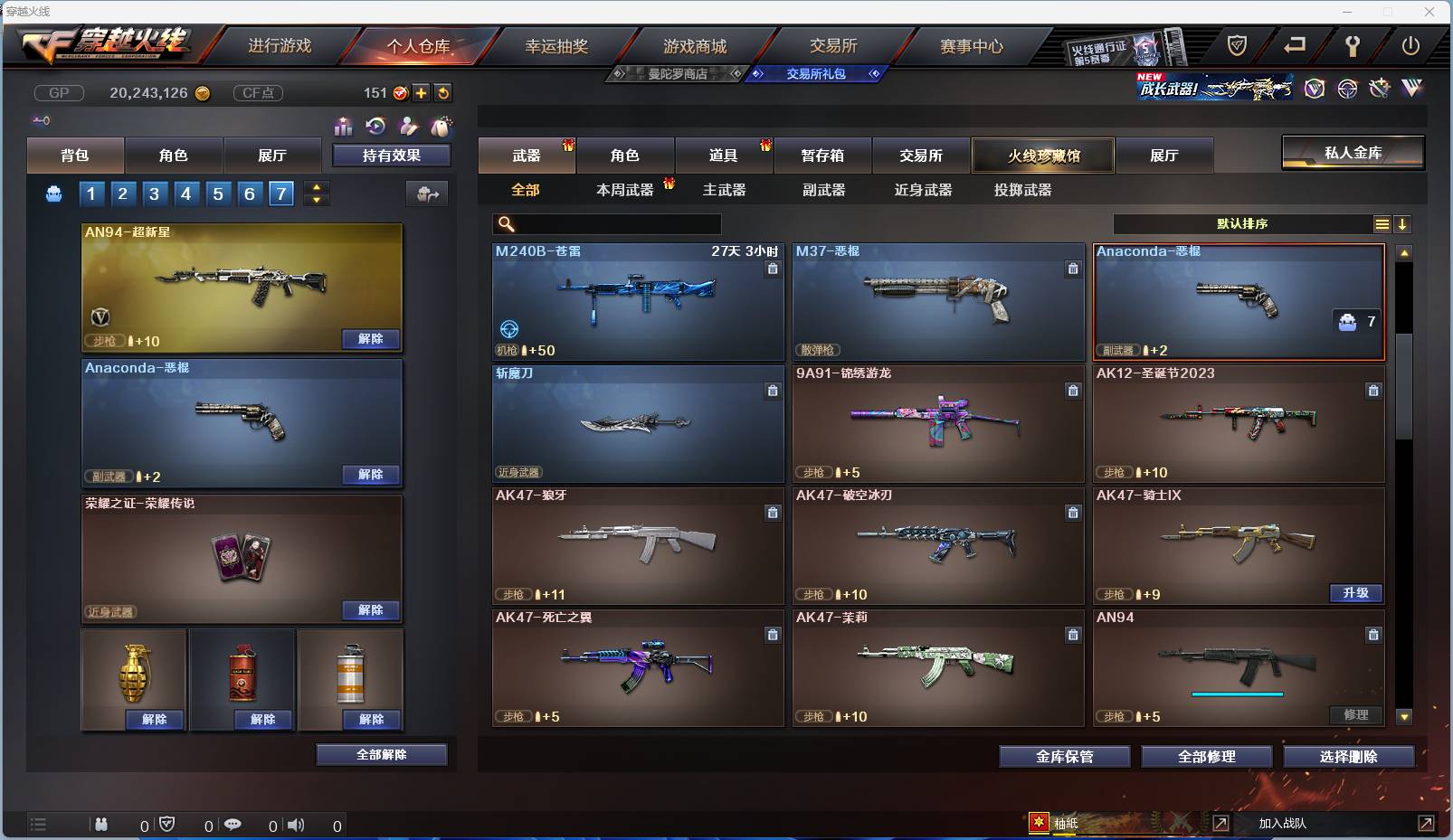Select backpack page 3
The width and height of the screenshot is (1453, 840).
coord(154,193)
